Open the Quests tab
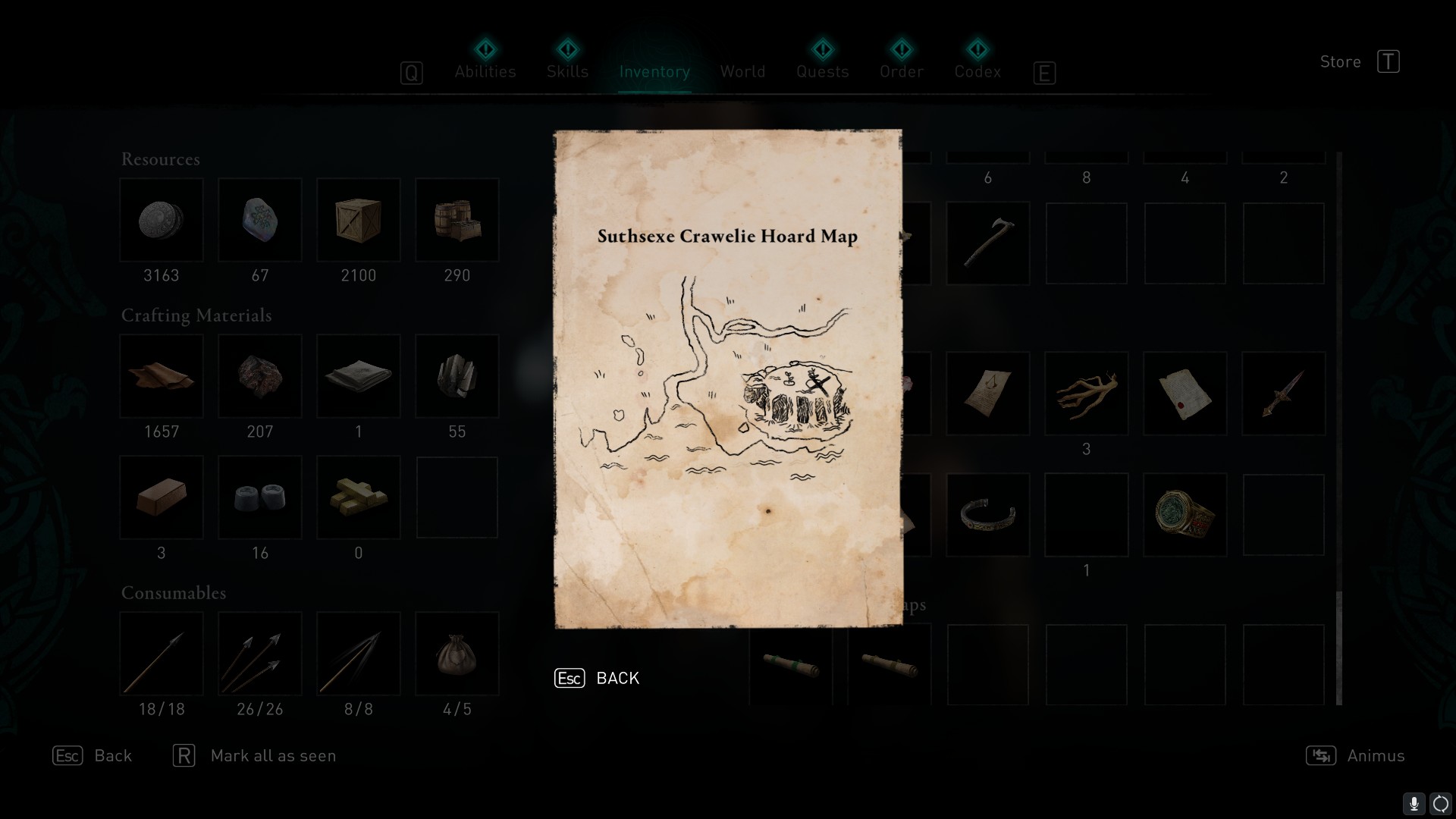This screenshot has height=819, width=1456. pos(822,71)
